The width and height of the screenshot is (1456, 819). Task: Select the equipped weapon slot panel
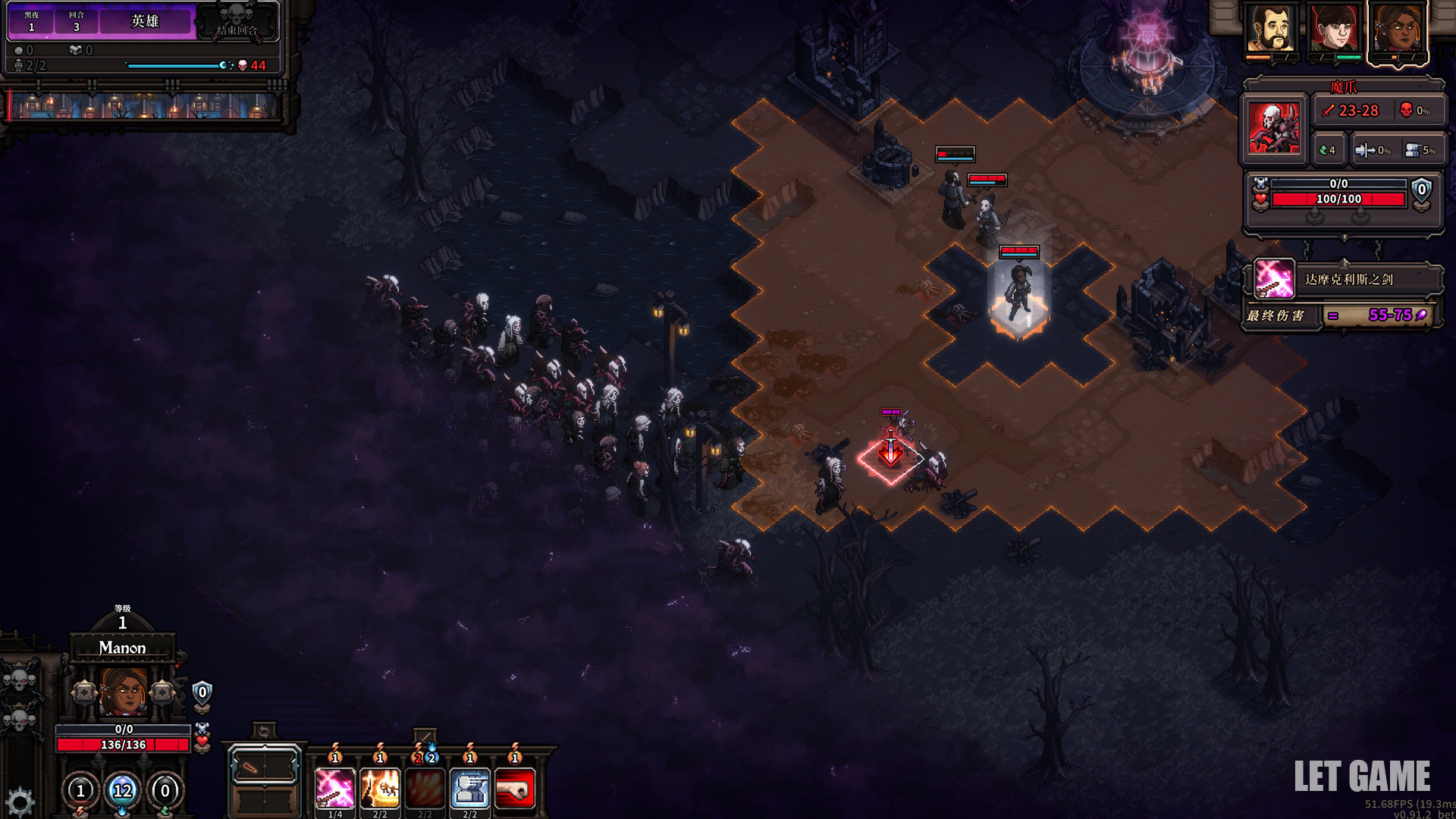point(264,767)
